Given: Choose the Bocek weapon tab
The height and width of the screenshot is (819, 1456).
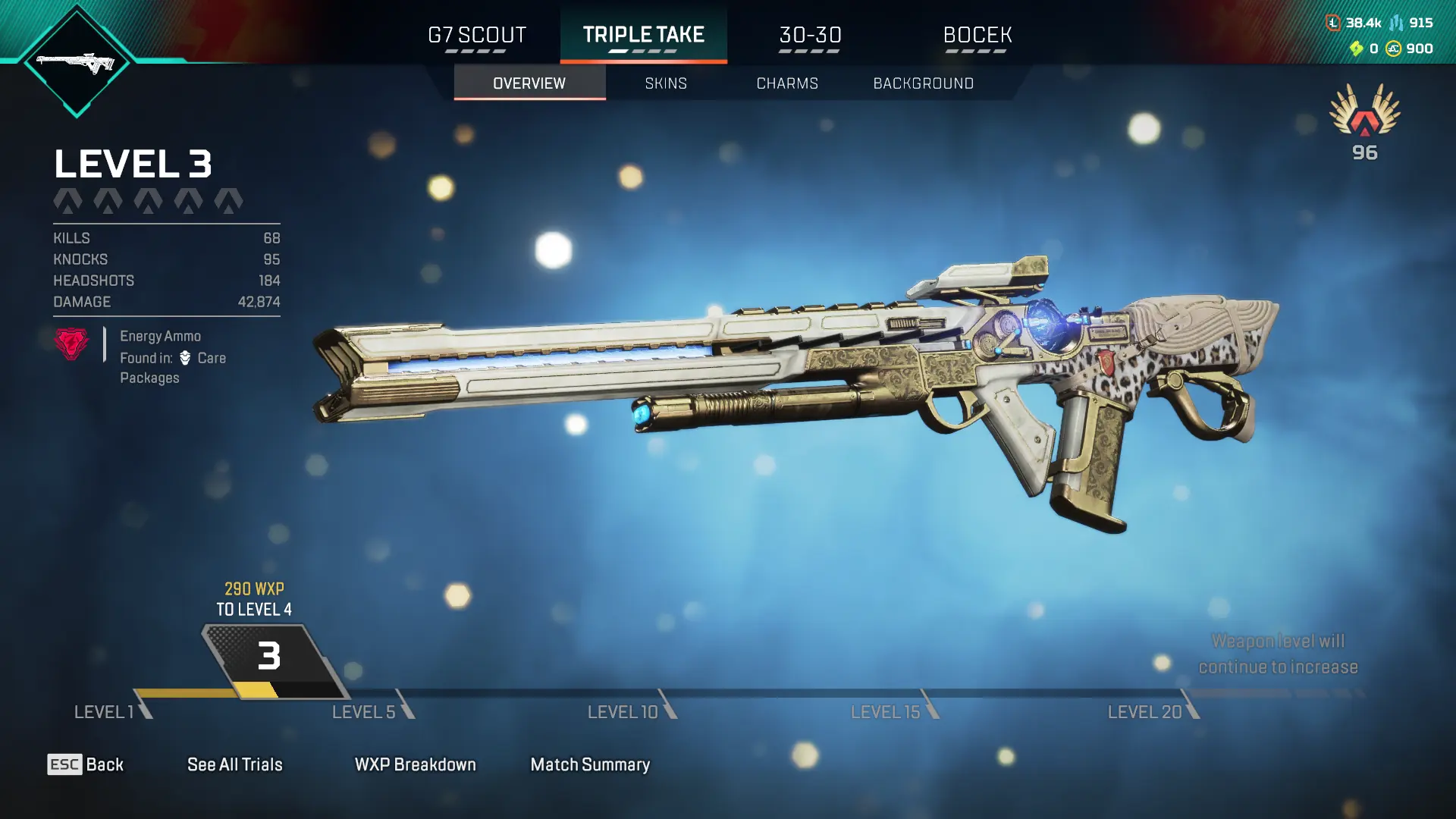Looking at the screenshot, I should pos(977,36).
